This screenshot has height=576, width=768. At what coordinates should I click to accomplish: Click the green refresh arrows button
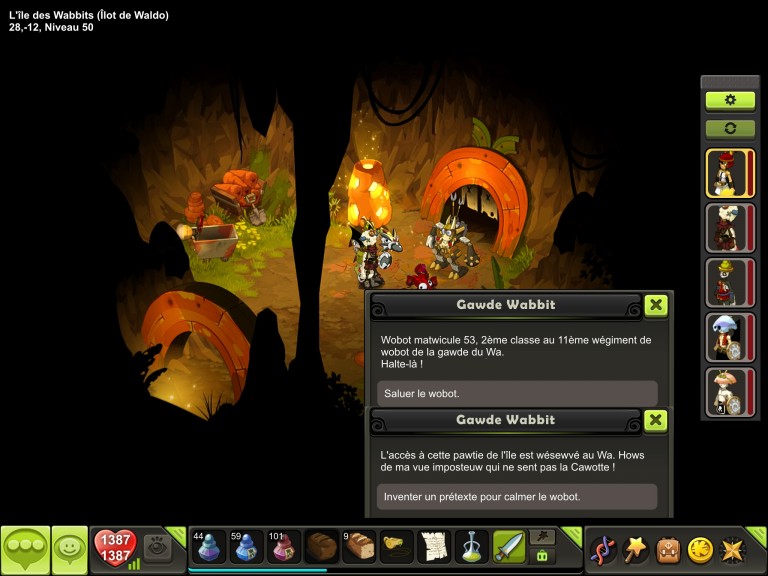(730, 129)
